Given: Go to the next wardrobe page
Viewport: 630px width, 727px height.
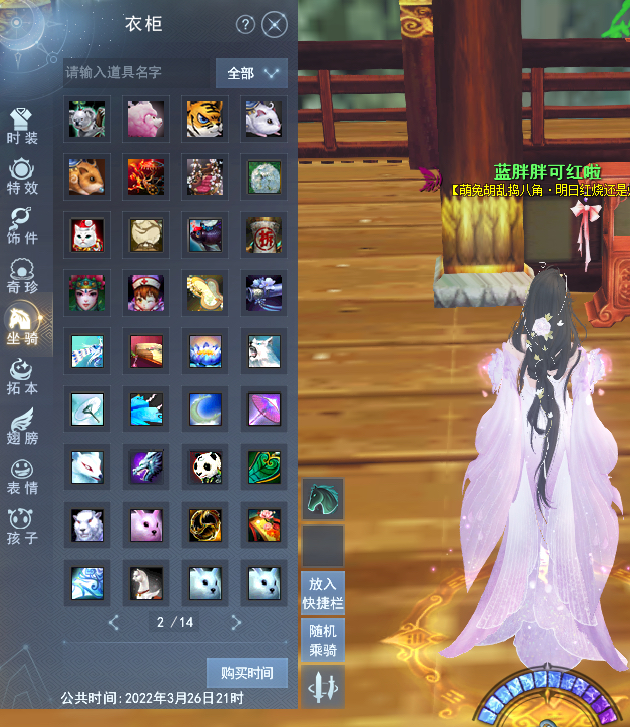Looking at the screenshot, I should 236,622.
